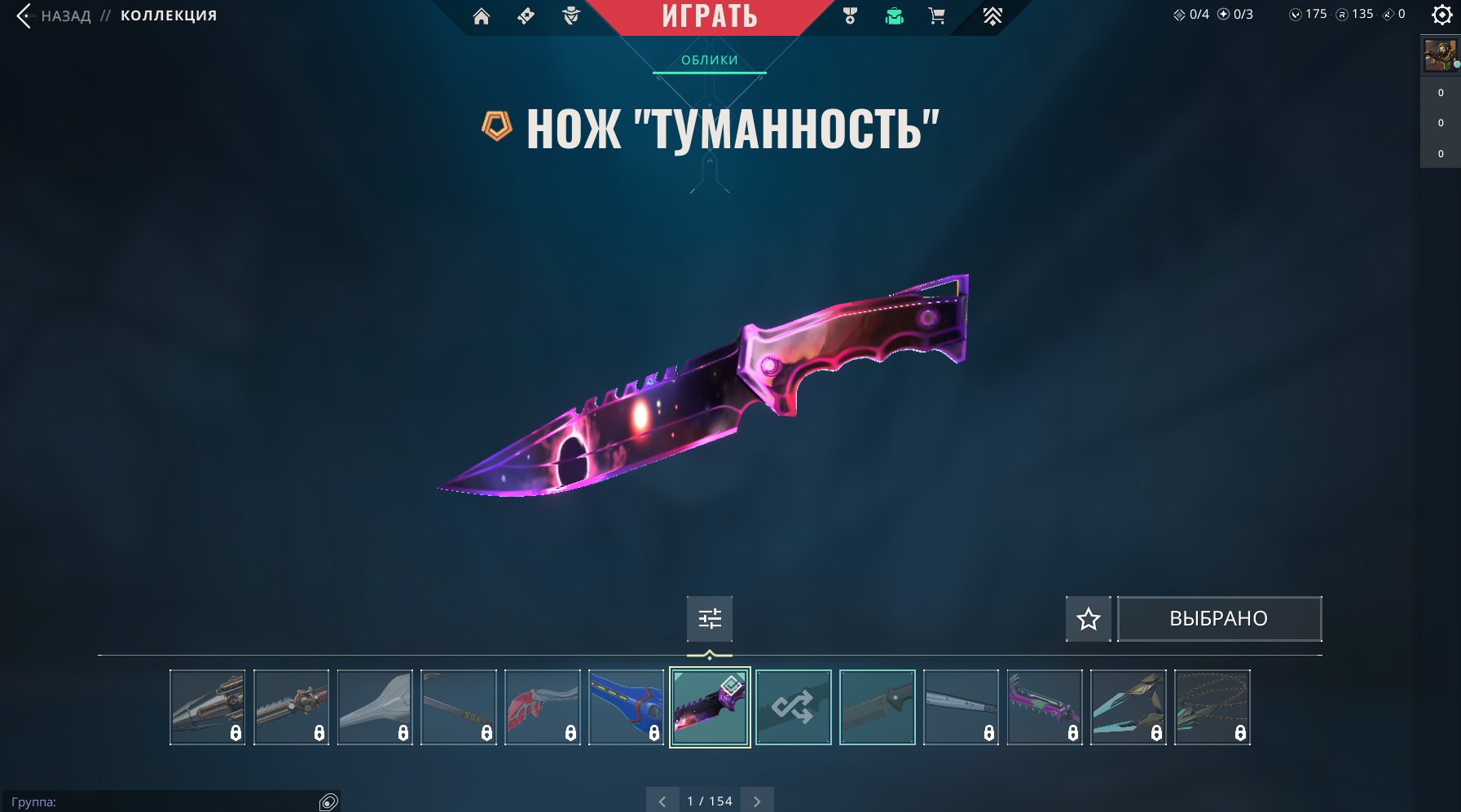Open the collection backpack icon

tap(894, 15)
